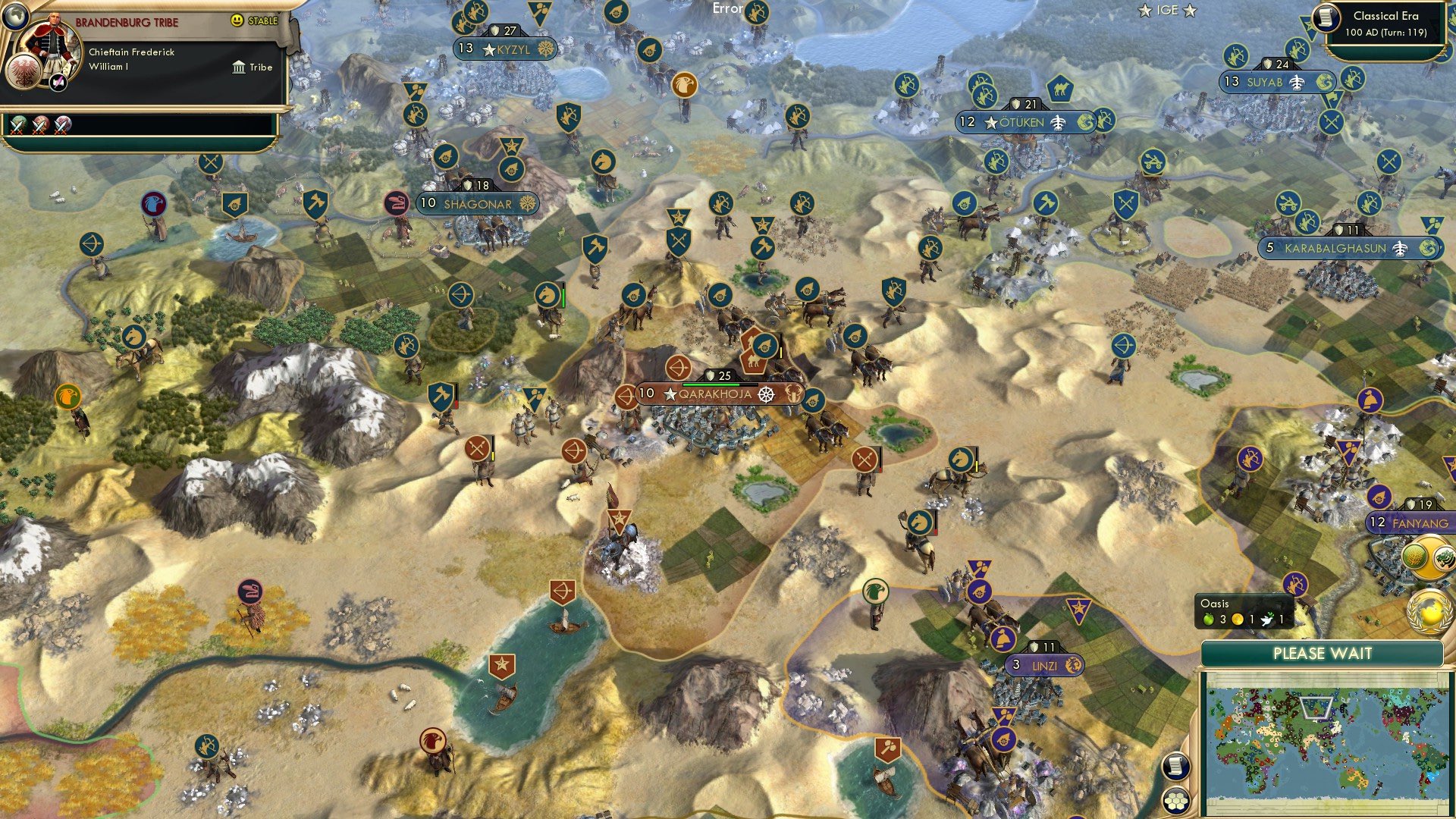Click the globe icon above the leader portrait
Viewport: 1456px width, 819px height.
(16, 18)
